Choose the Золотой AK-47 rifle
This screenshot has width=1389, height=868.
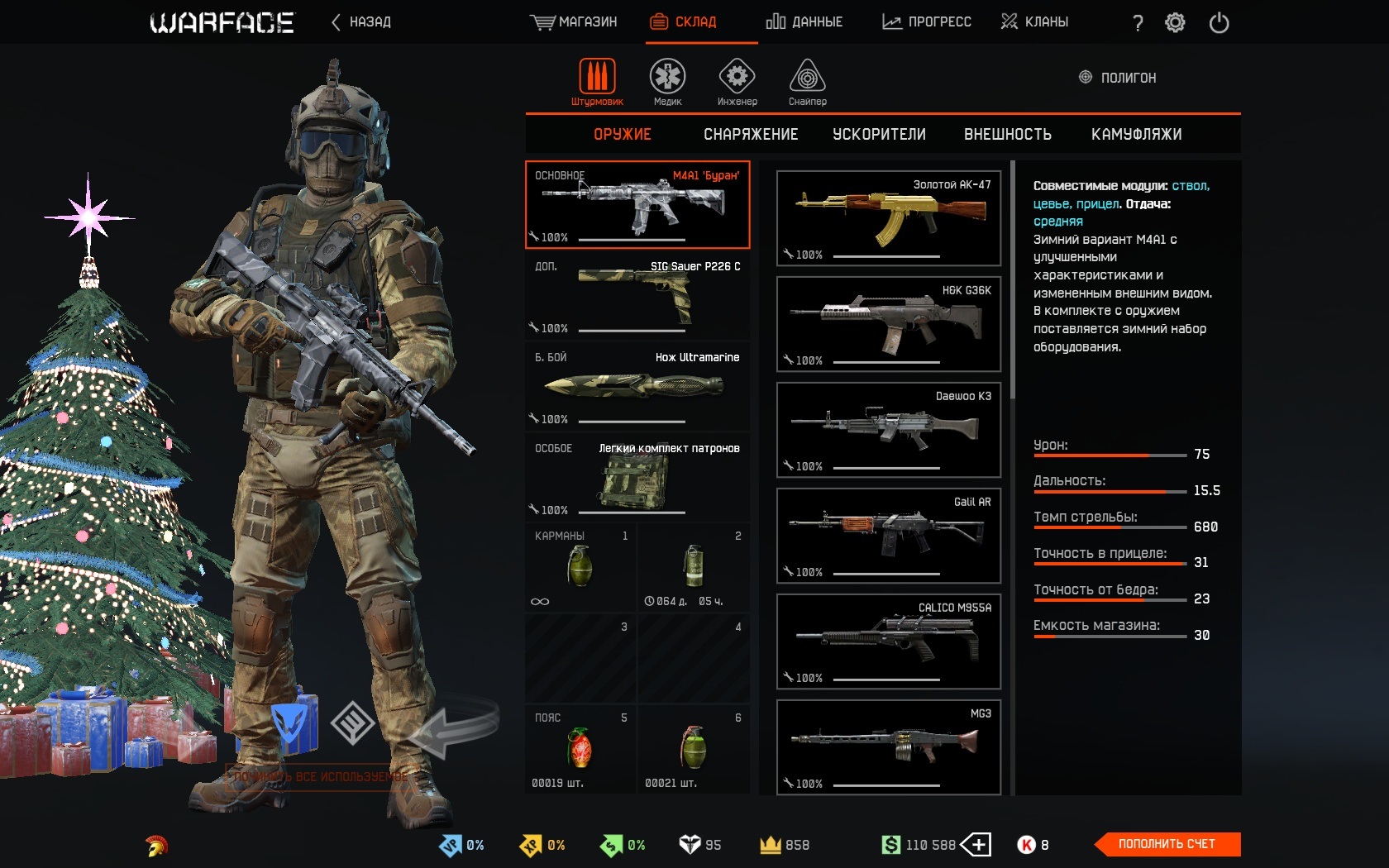point(889,218)
